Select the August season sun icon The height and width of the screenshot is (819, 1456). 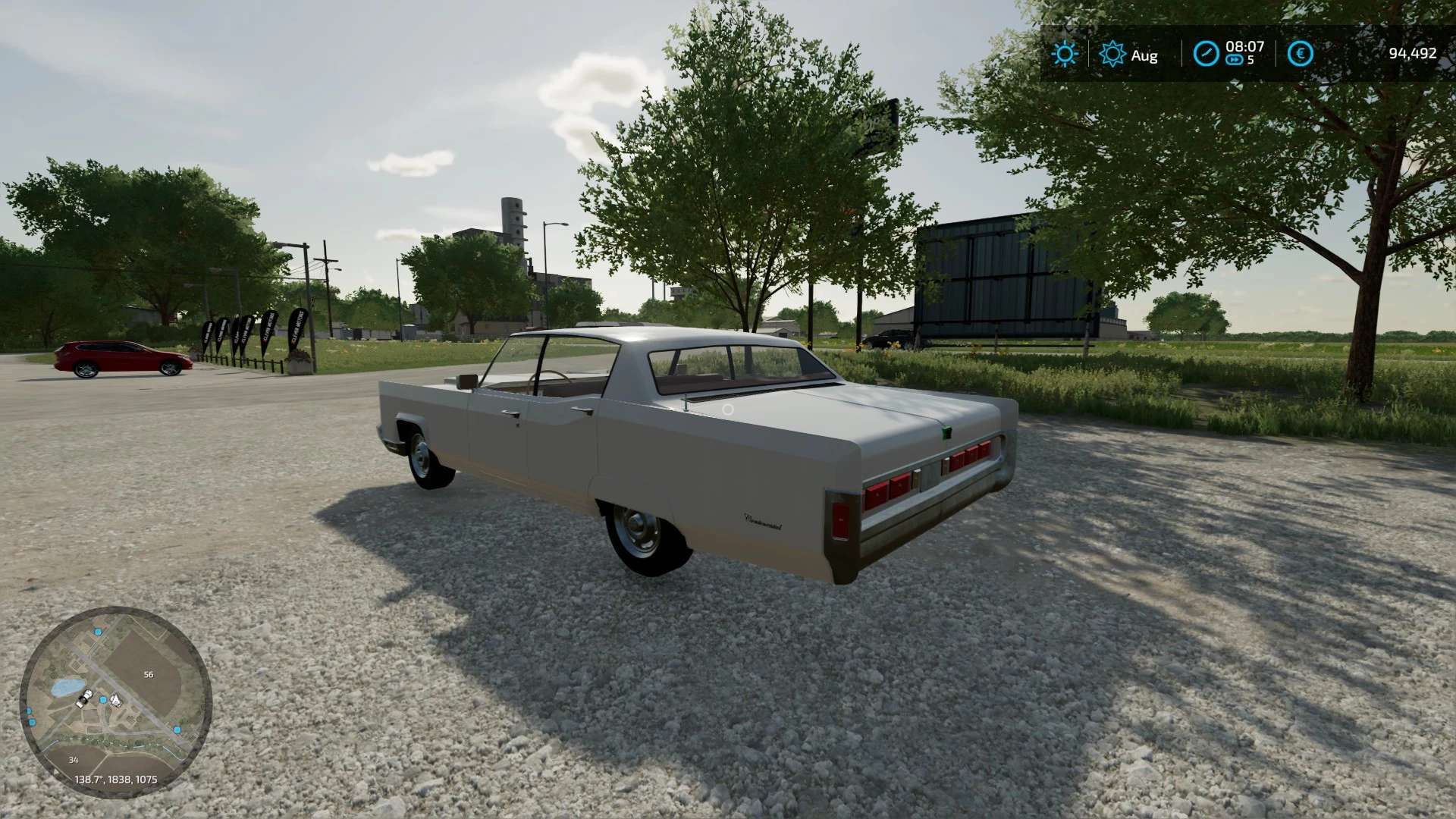[x=1112, y=54]
